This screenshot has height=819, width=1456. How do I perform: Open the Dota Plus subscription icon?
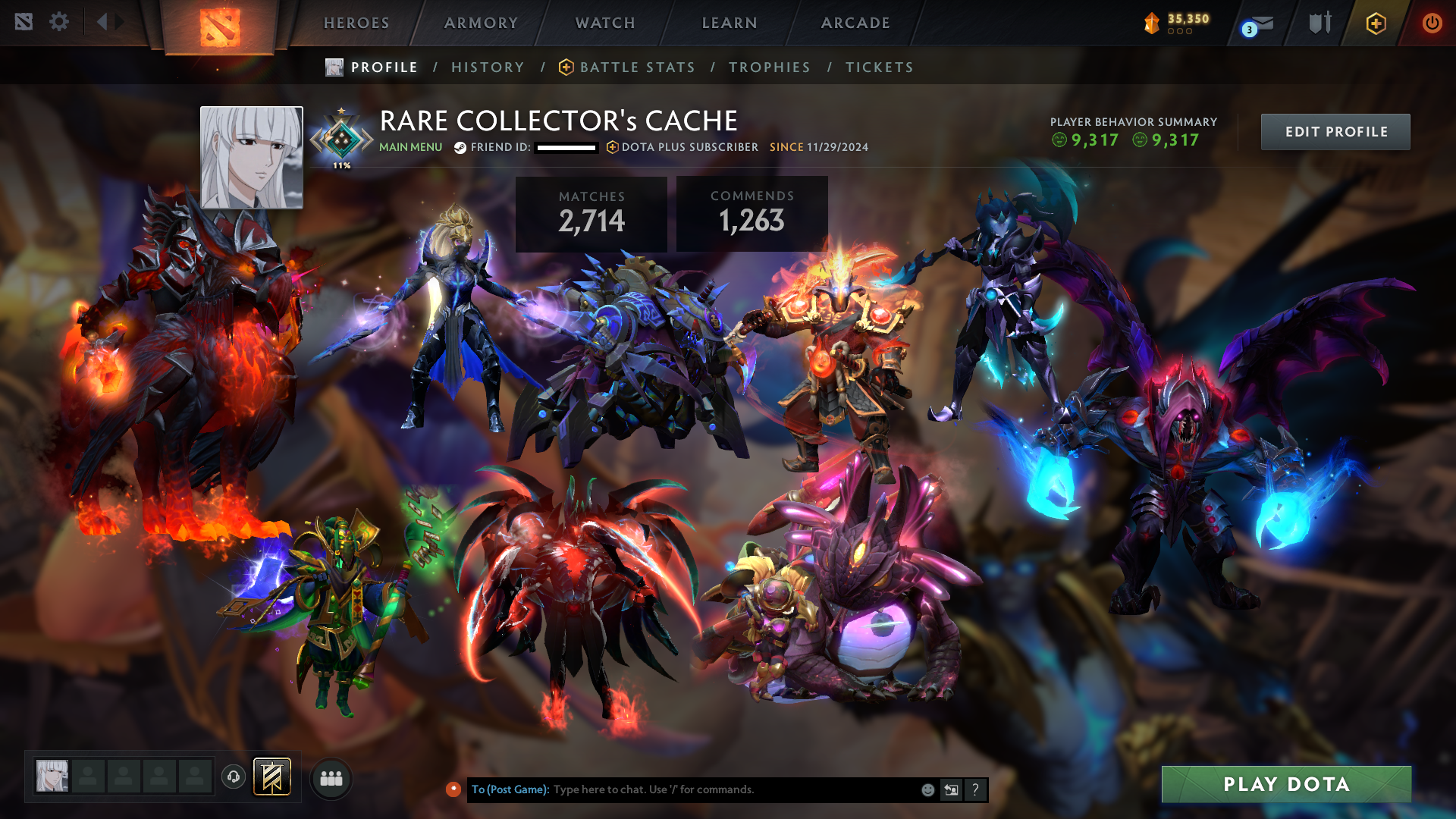(x=1375, y=23)
